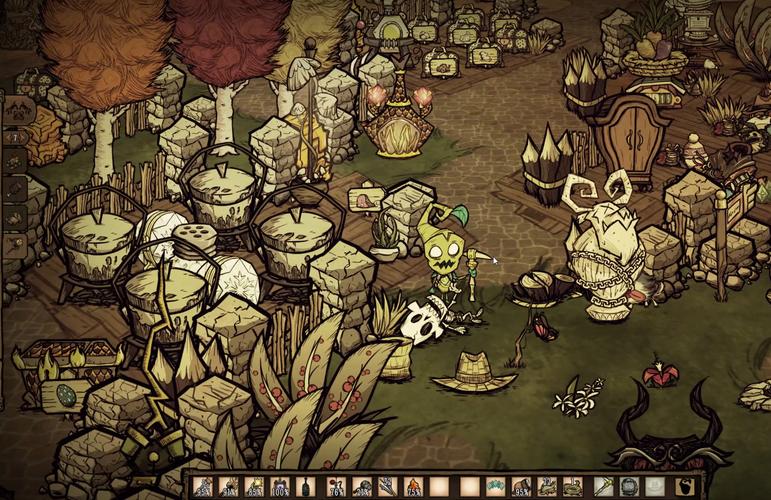This screenshot has height=500, width=771.
Task: Open the crafting menu hands icon
Action: (17, 111)
